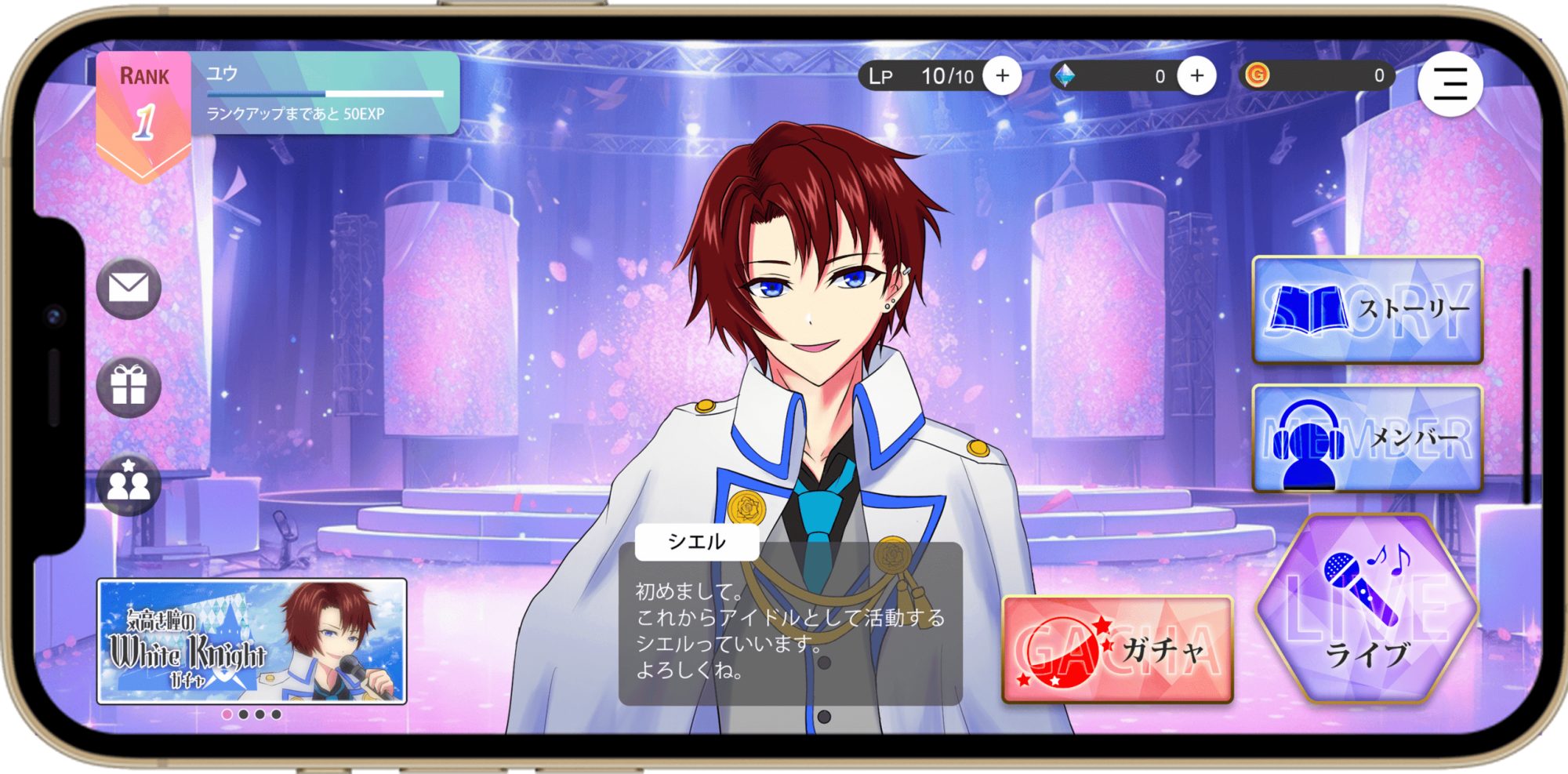Tap the White Knight gacha banner
The image size is (1568, 774).
[252, 641]
